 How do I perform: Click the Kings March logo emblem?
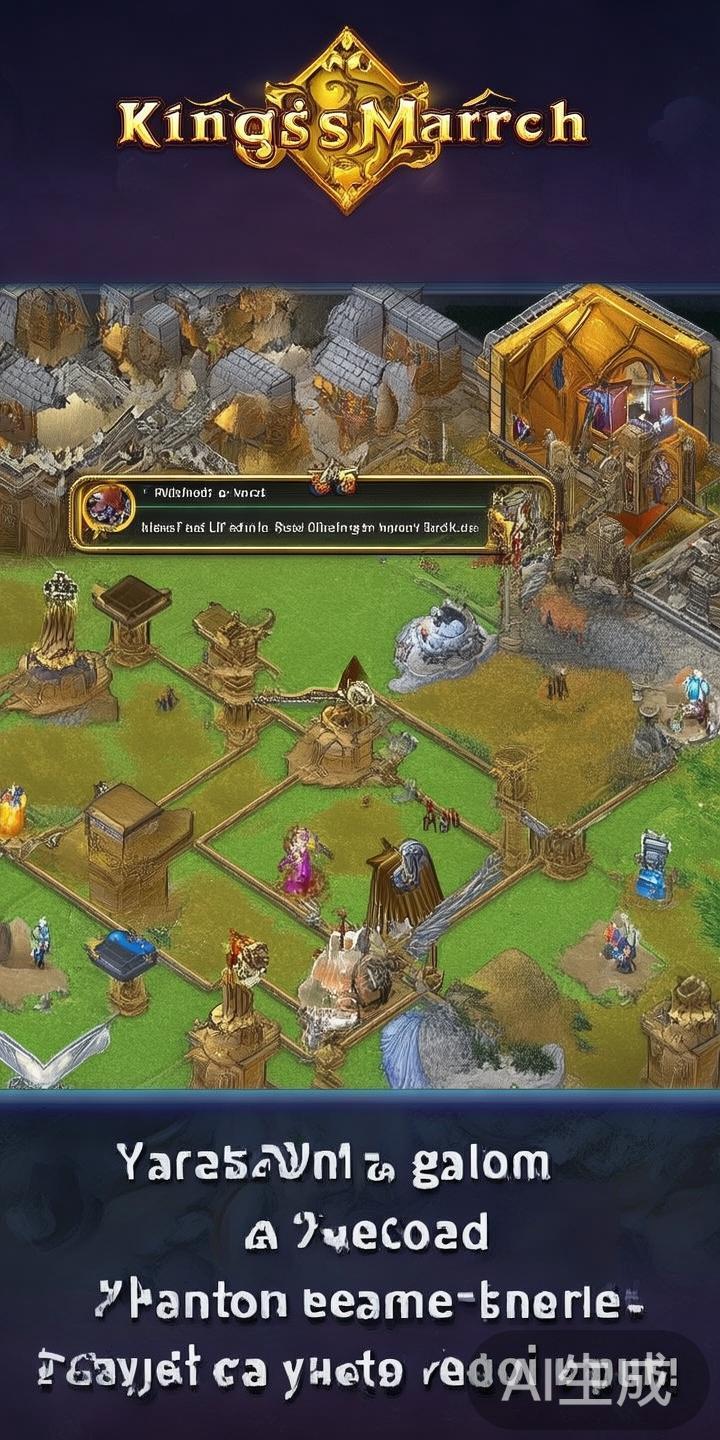tap(349, 120)
